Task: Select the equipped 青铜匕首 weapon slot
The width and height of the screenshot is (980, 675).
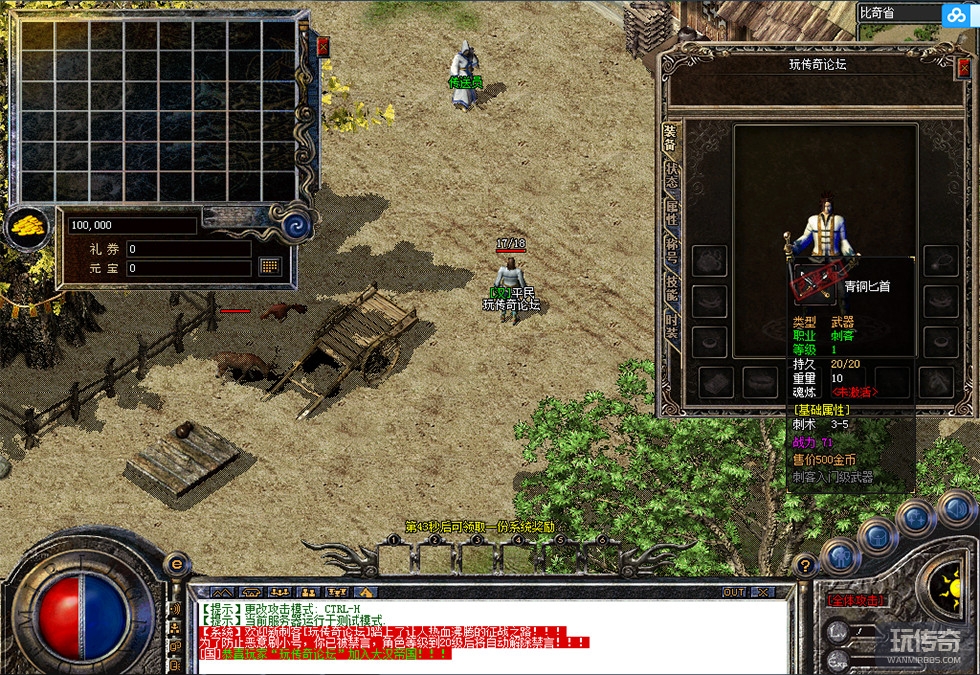Action: (x=812, y=285)
